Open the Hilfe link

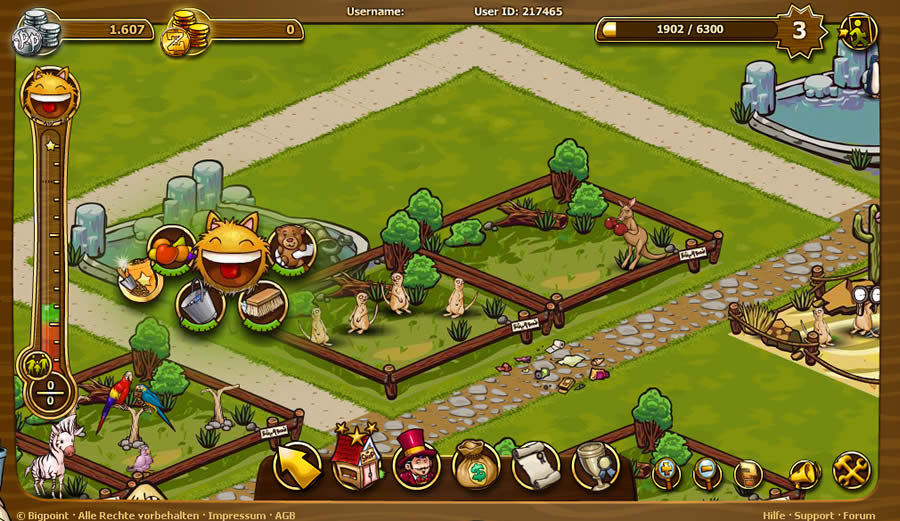click(x=775, y=515)
